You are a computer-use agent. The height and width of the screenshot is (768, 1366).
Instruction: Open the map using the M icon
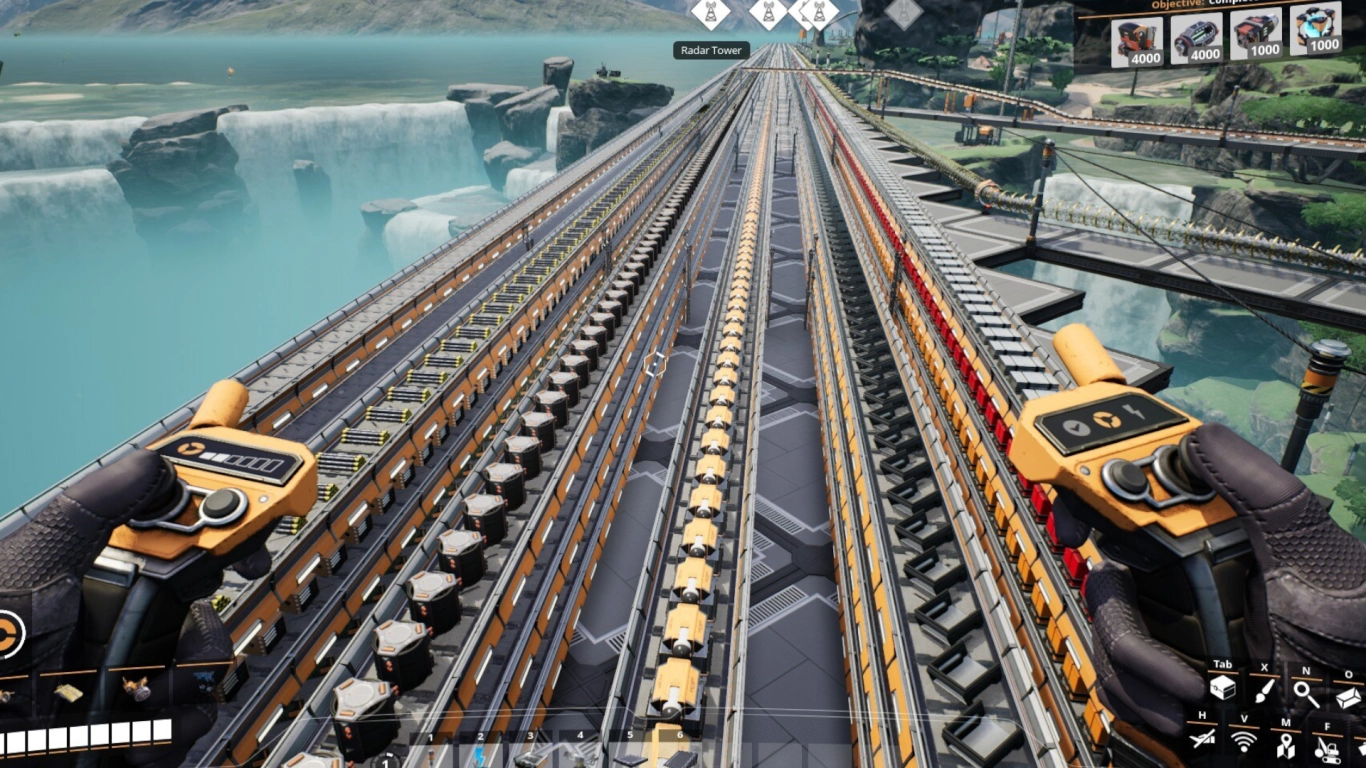point(1287,746)
